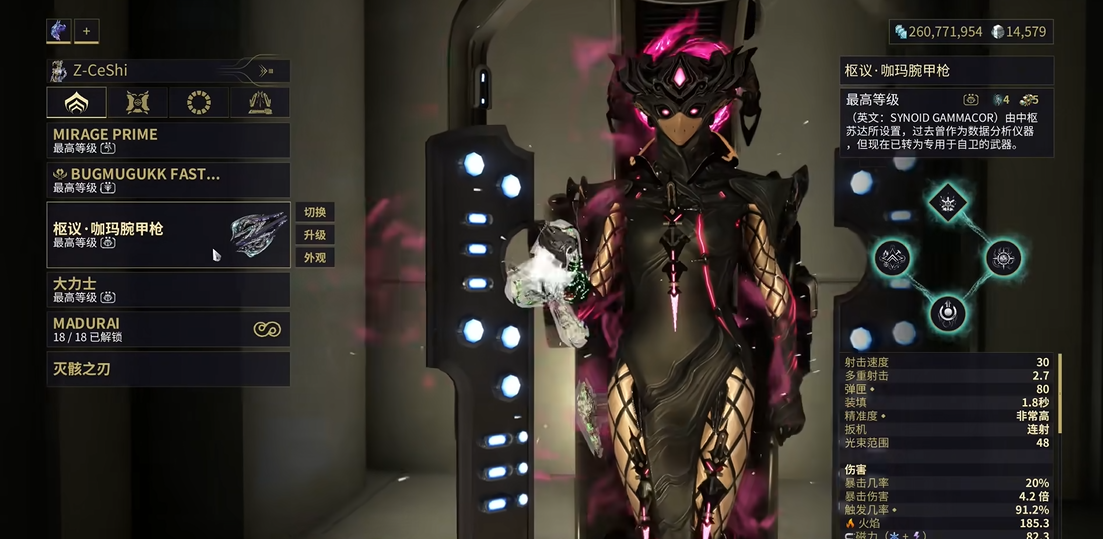
Task: Select the 灭骸之刃 parazon row
Action: point(168,369)
